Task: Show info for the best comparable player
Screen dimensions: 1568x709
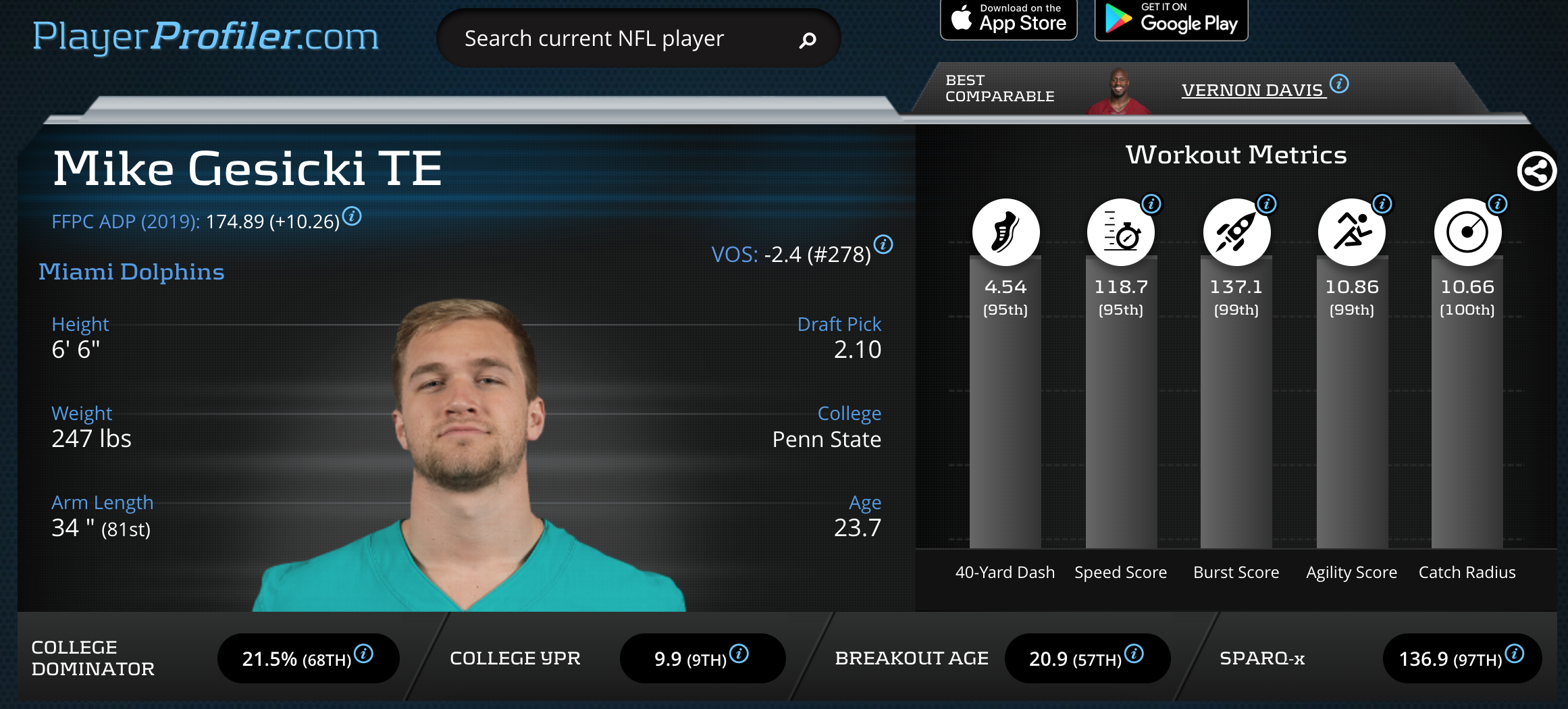Action: tap(1340, 84)
